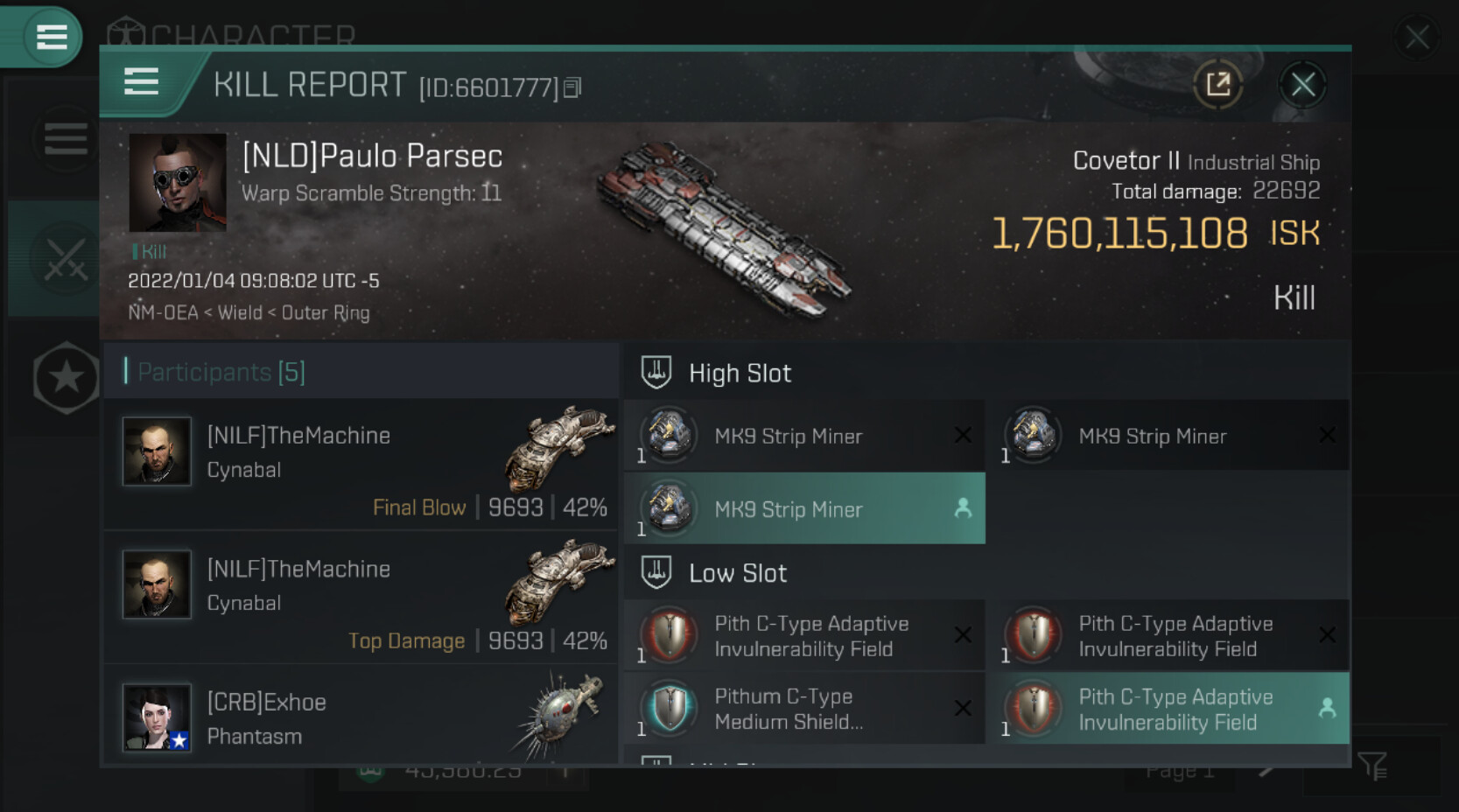The height and width of the screenshot is (812, 1459).
Task: Select highlighted Pith C-Type Adaptive Invulnerability Field
Action: pyautogui.click(x=1168, y=709)
